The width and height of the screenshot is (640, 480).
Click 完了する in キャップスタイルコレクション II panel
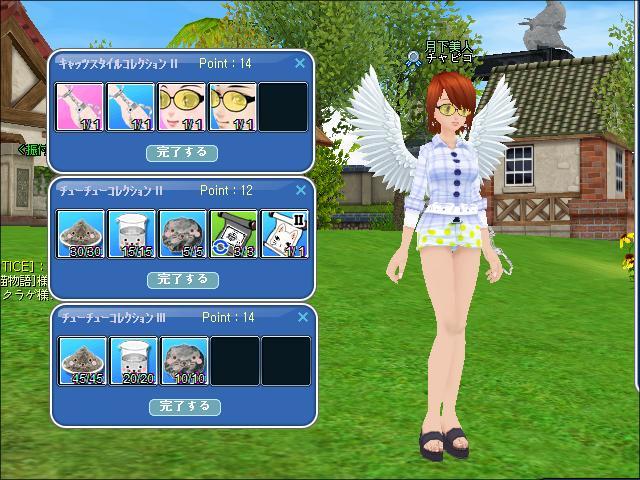183,153
